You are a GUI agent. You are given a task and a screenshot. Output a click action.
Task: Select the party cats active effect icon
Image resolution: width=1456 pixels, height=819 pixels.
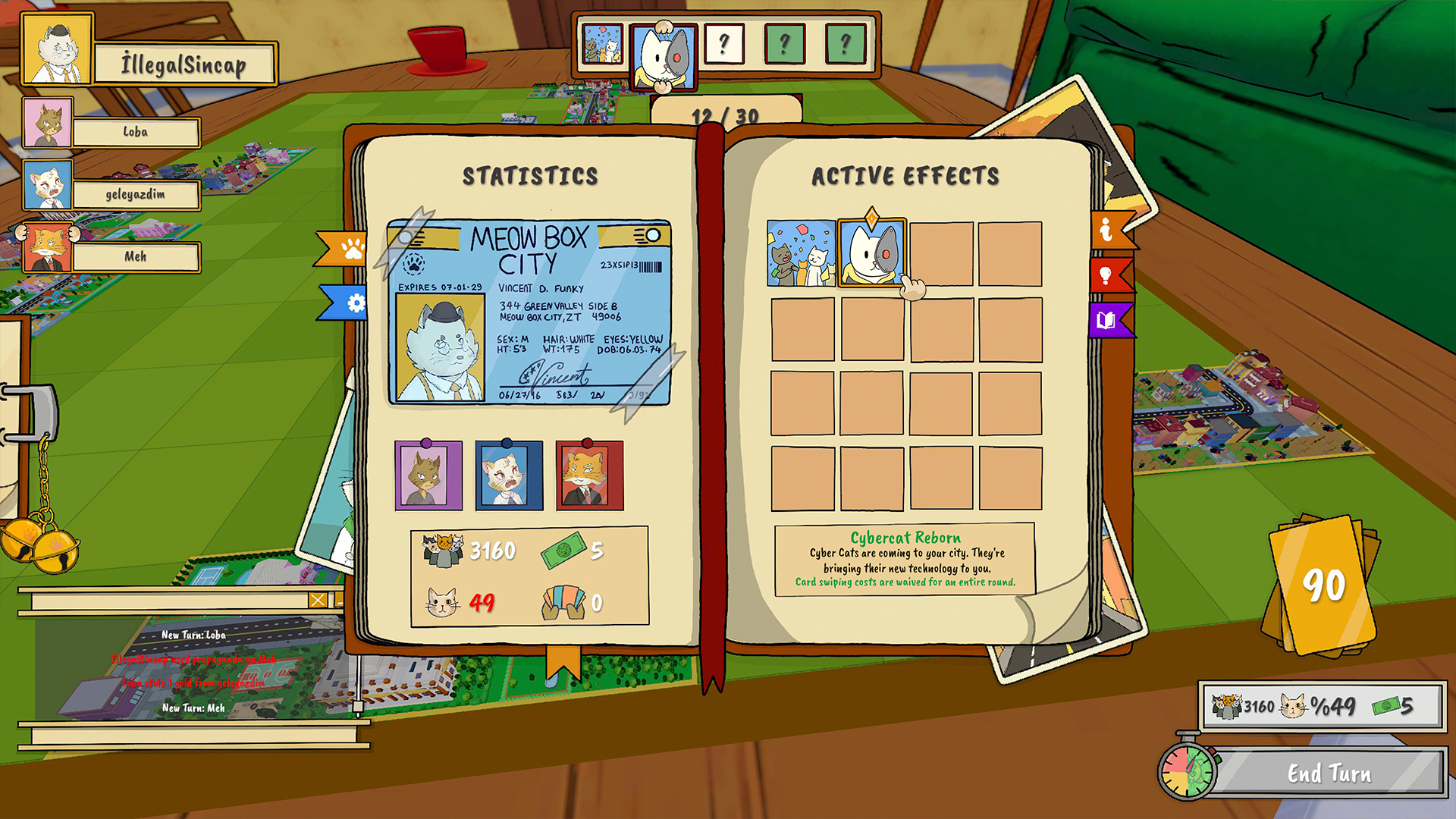(800, 252)
